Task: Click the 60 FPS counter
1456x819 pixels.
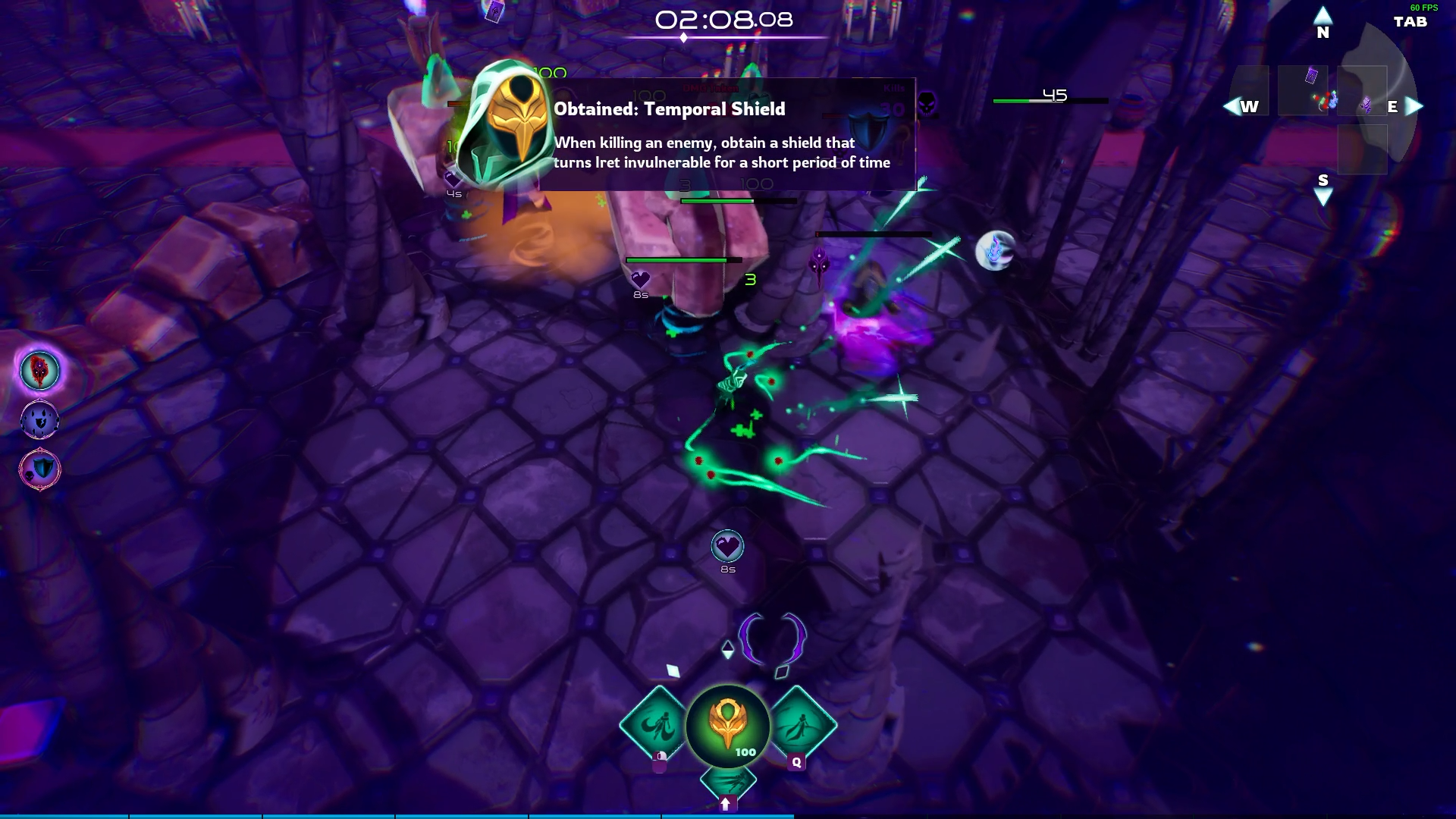Action: 1423,8
